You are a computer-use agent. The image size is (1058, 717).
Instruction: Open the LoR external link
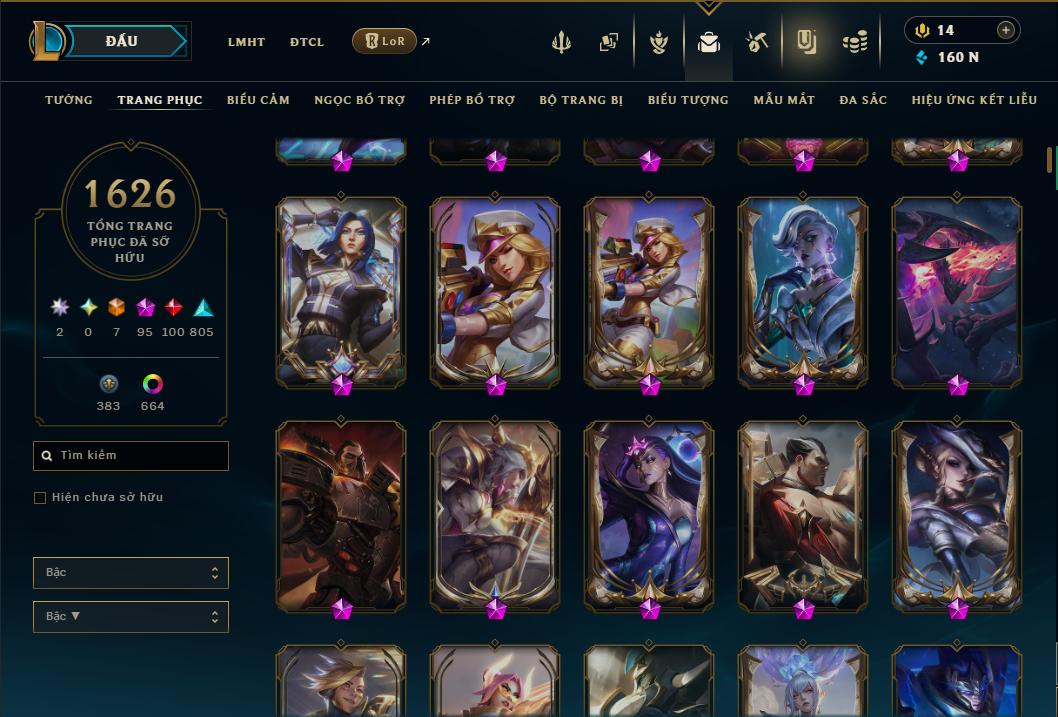click(x=386, y=41)
